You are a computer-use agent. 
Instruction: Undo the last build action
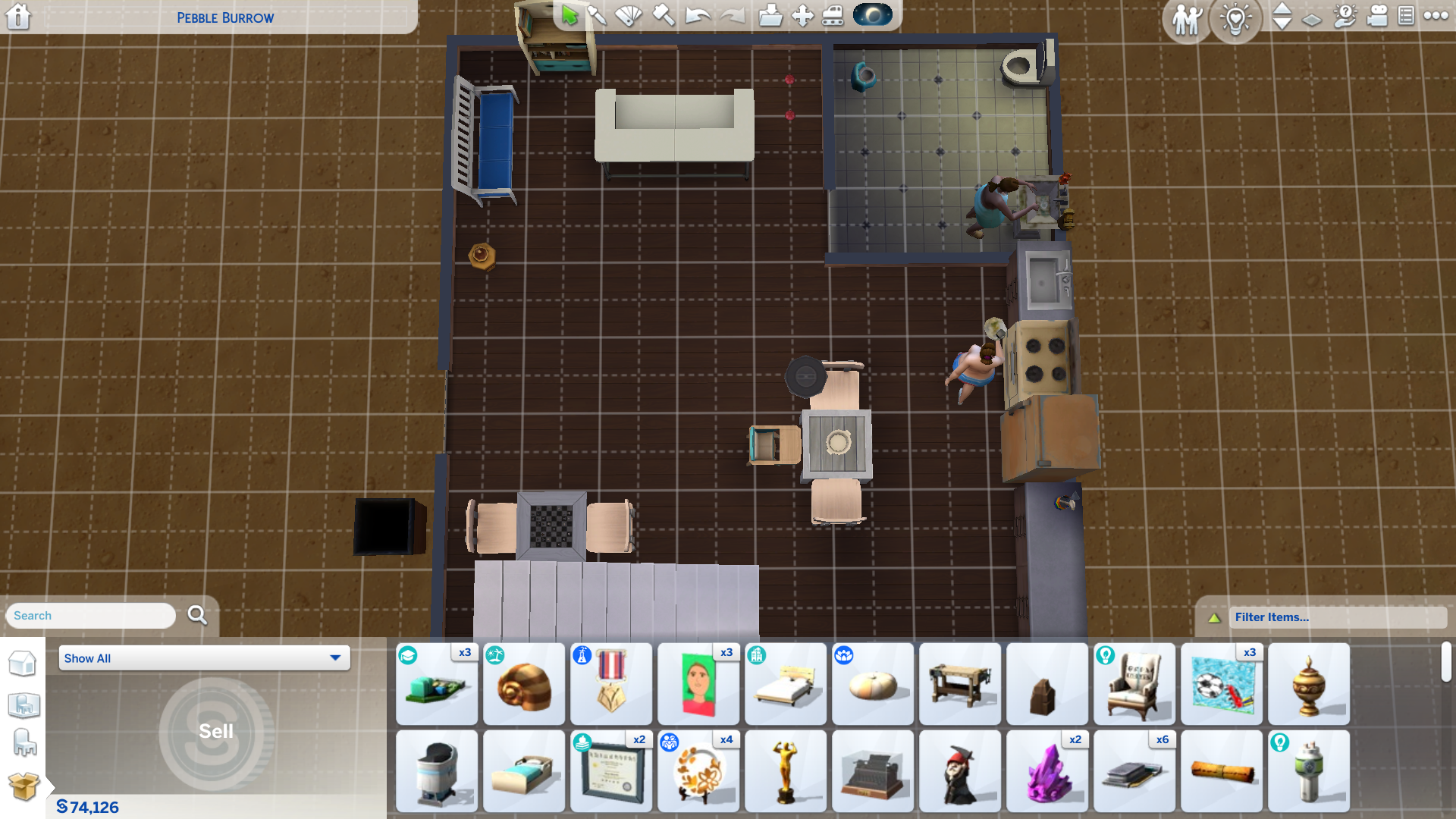click(x=697, y=15)
